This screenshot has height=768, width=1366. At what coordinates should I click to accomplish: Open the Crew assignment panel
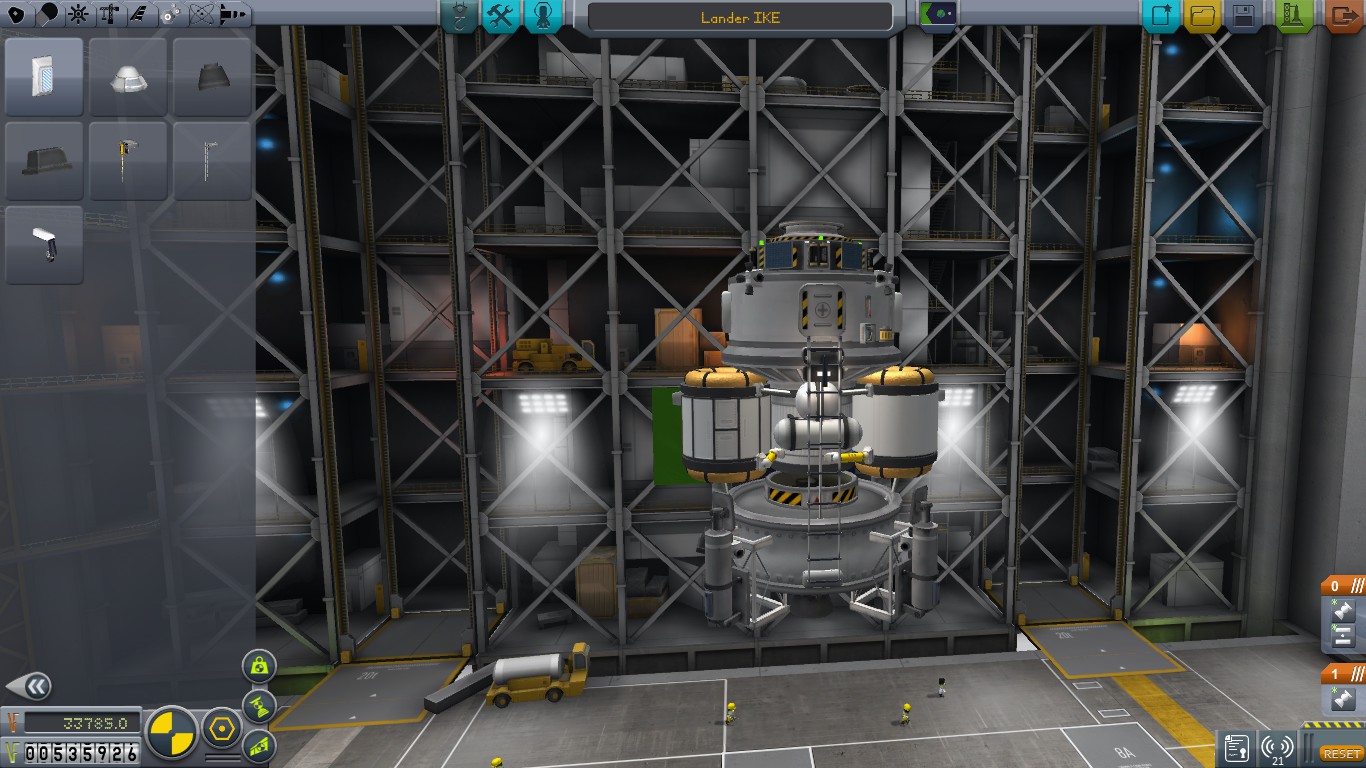tap(541, 15)
